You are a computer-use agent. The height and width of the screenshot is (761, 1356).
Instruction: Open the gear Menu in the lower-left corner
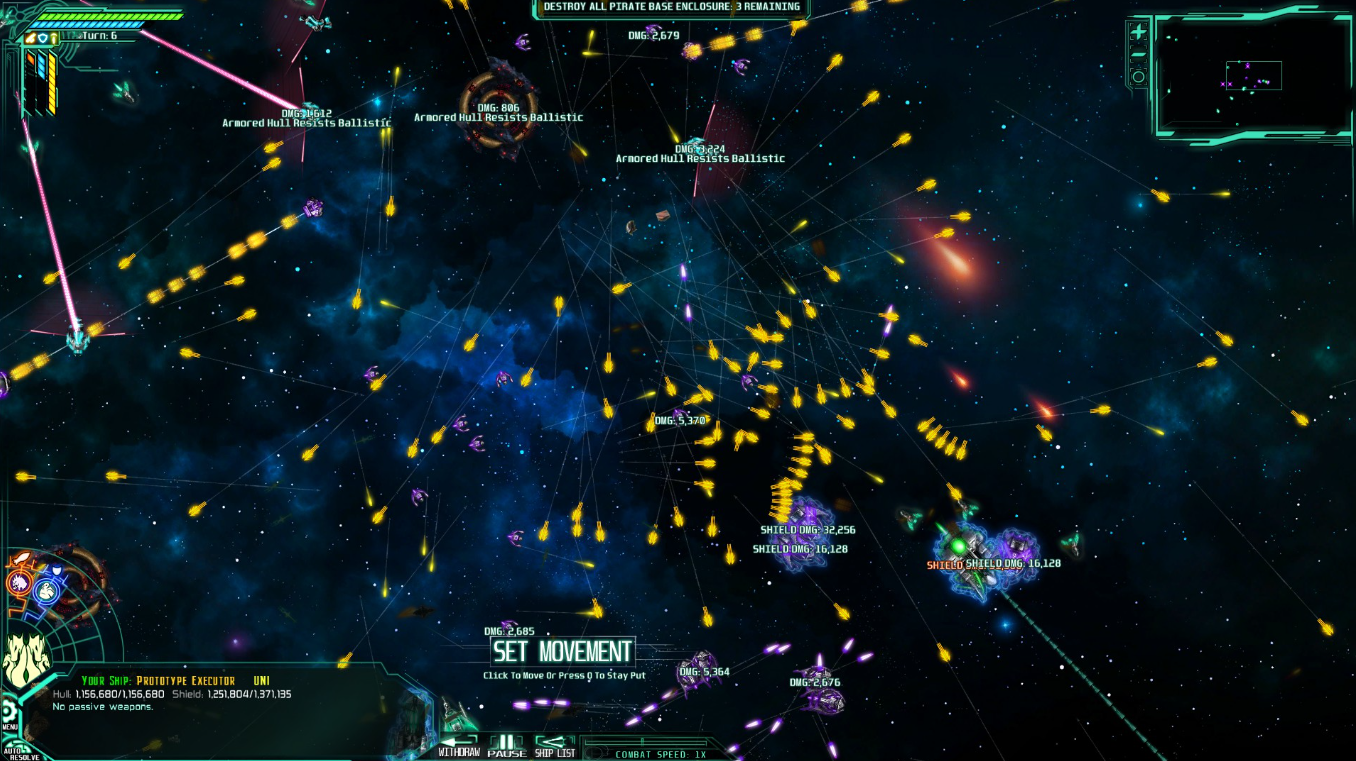[11, 711]
